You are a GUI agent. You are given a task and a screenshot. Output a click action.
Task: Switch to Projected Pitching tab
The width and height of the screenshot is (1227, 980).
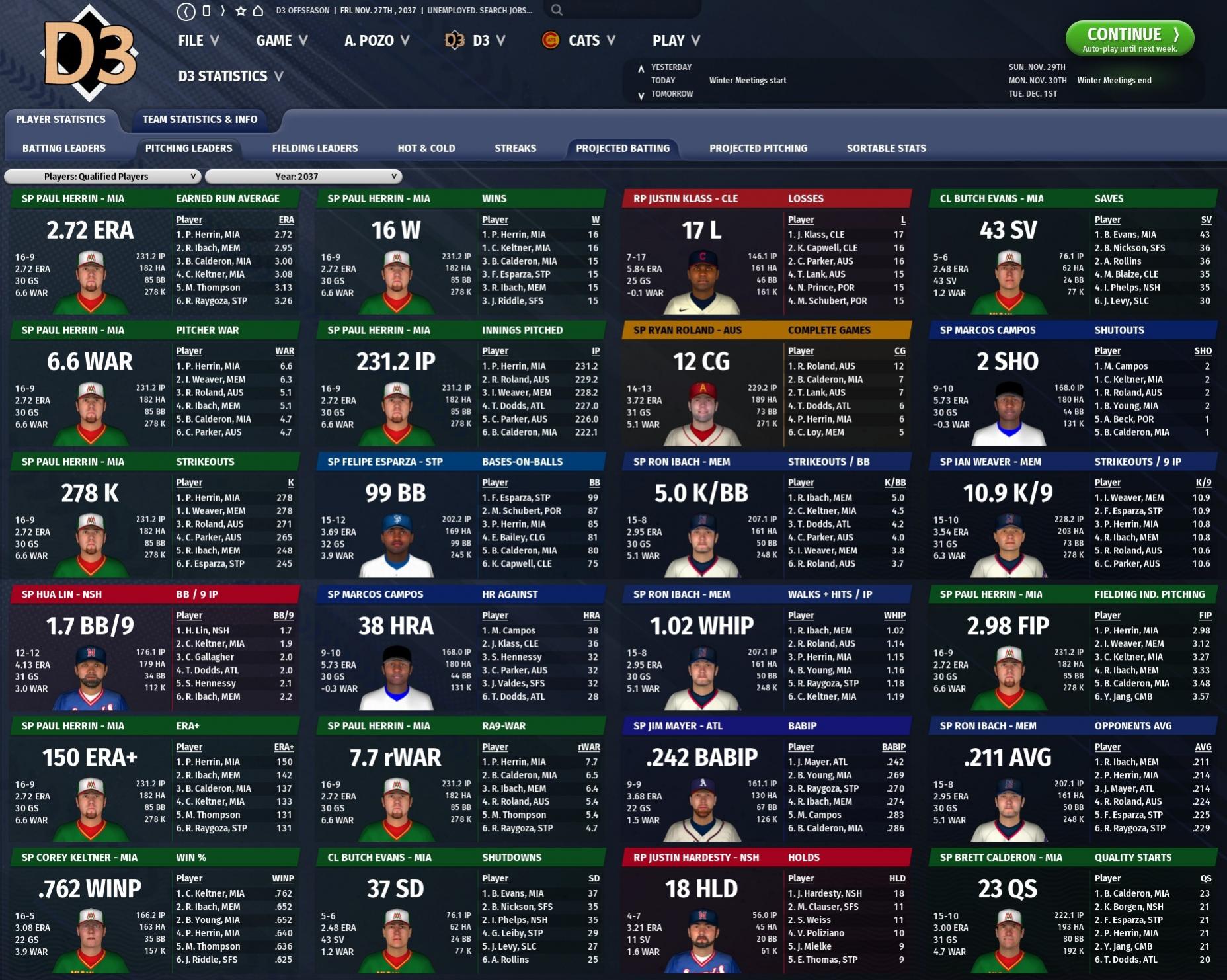(x=758, y=149)
